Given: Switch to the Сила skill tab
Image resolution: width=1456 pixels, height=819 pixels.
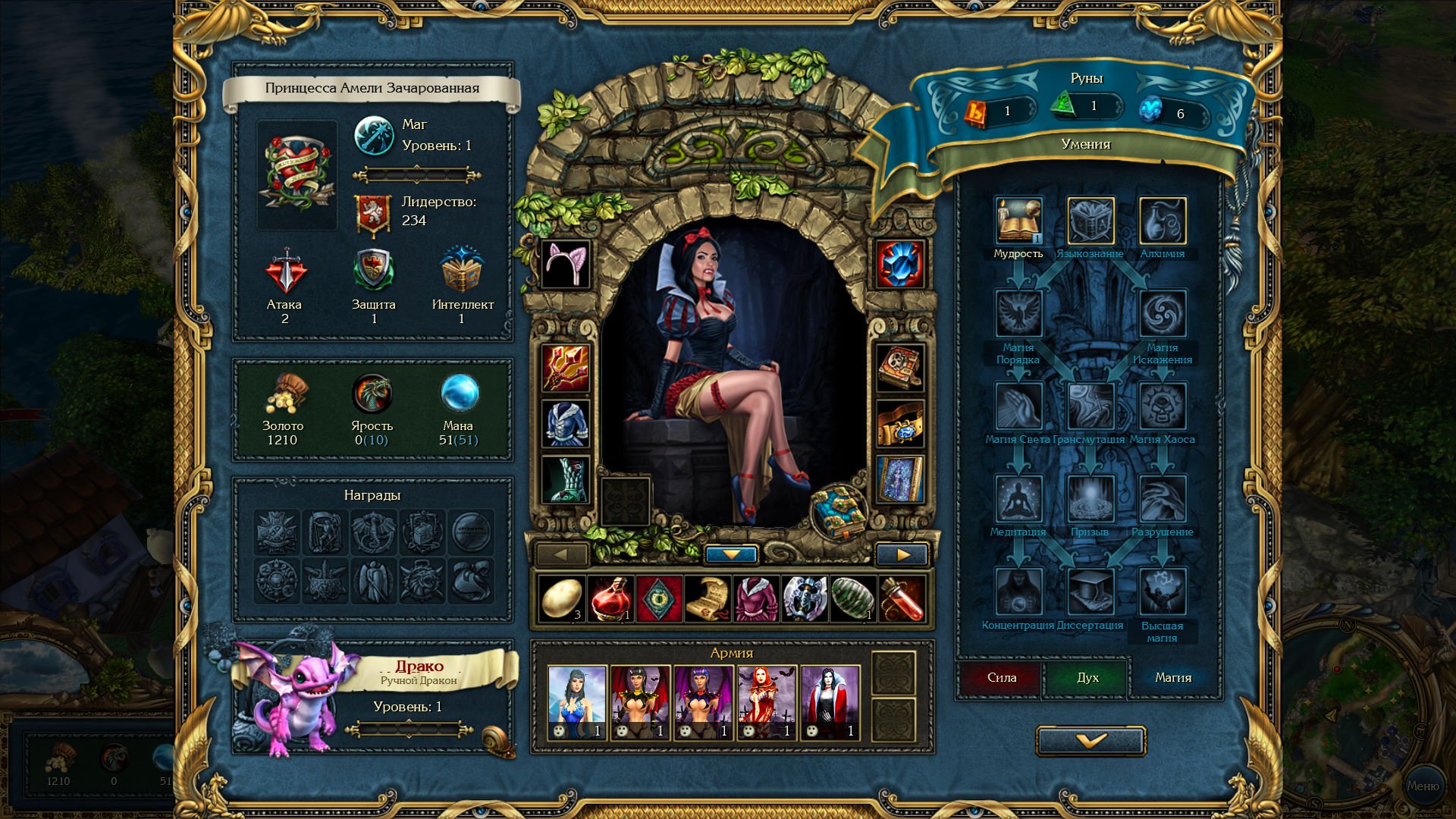Looking at the screenshot, I should tap(1001, 677).
